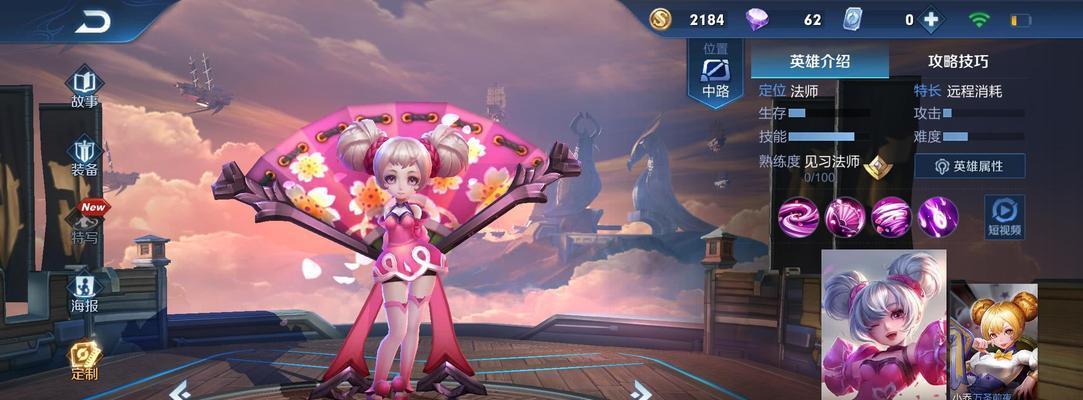The image size is (1083, 400).
Task: Open the 定制 customization option
Action: (x=84, y=361)
